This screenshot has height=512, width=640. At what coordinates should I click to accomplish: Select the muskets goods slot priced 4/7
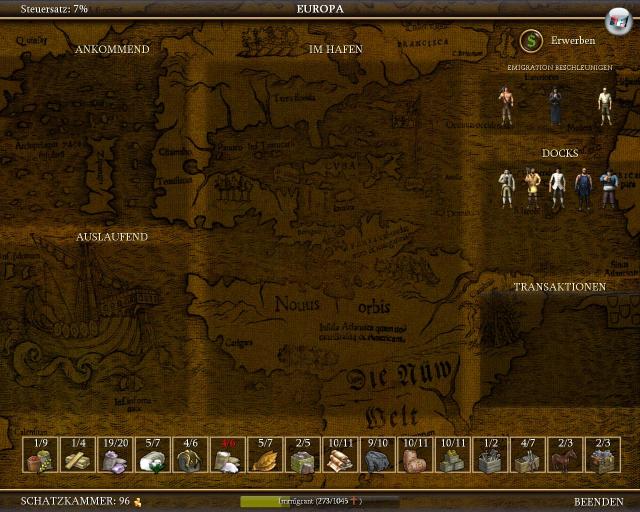[x=528, y=456]
